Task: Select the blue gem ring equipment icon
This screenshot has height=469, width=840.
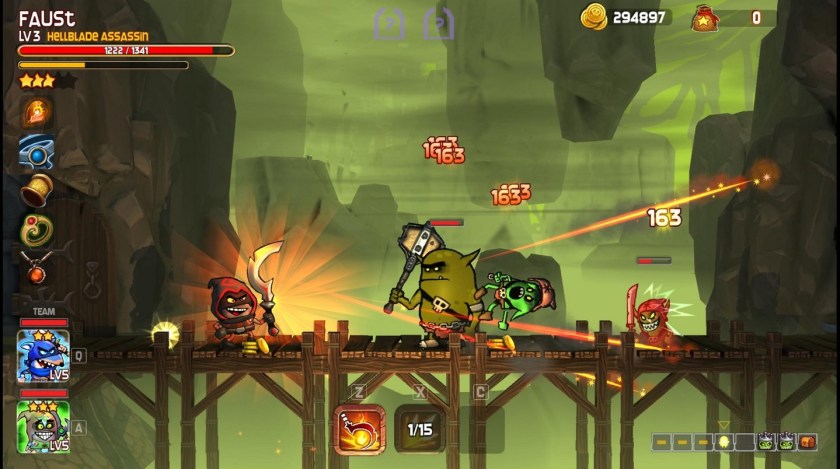Action: [x=37, y=150]
